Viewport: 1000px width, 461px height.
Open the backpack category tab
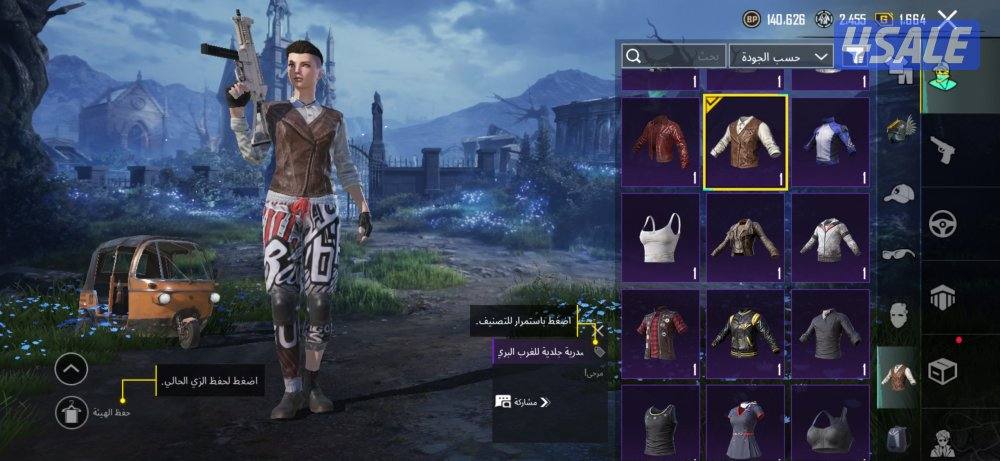(x=899, y=438)
